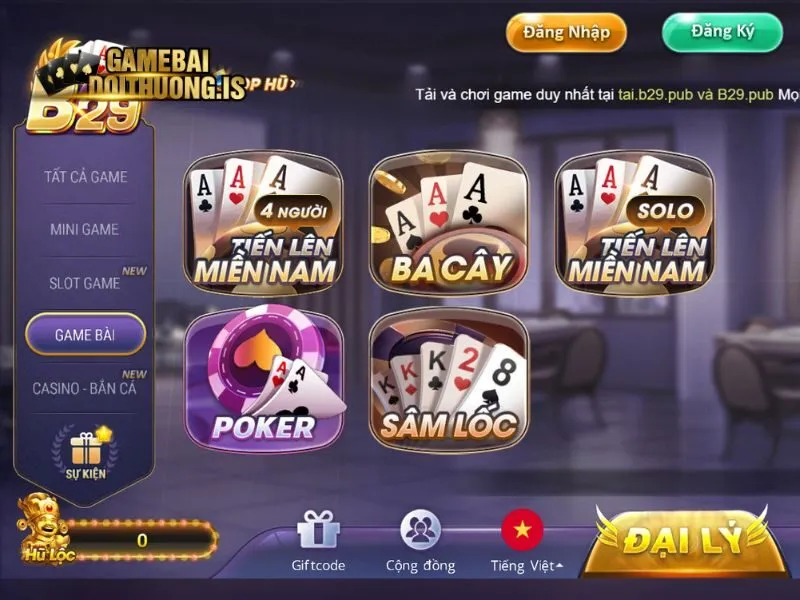Open the Sự Kiện event gift icon
Viewport: 800px width, 600px height.
pos(86,452)
